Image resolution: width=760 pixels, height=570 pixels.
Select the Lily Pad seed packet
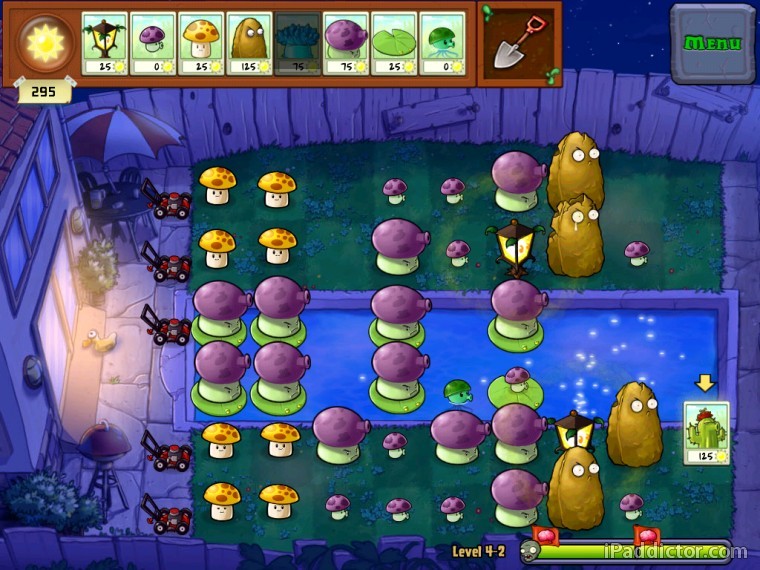[394, 44]
